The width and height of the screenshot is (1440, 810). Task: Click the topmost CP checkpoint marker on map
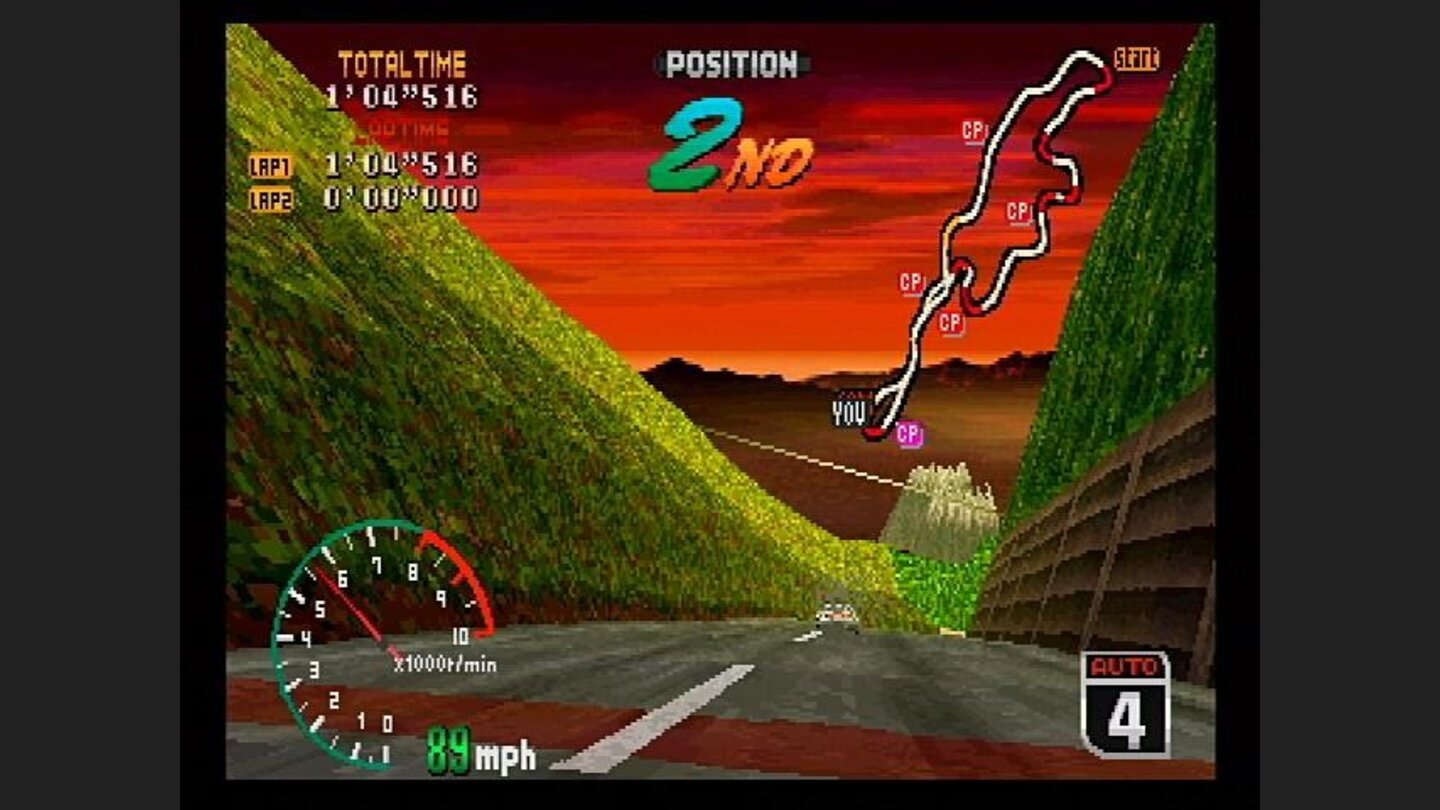pos(971,128)
